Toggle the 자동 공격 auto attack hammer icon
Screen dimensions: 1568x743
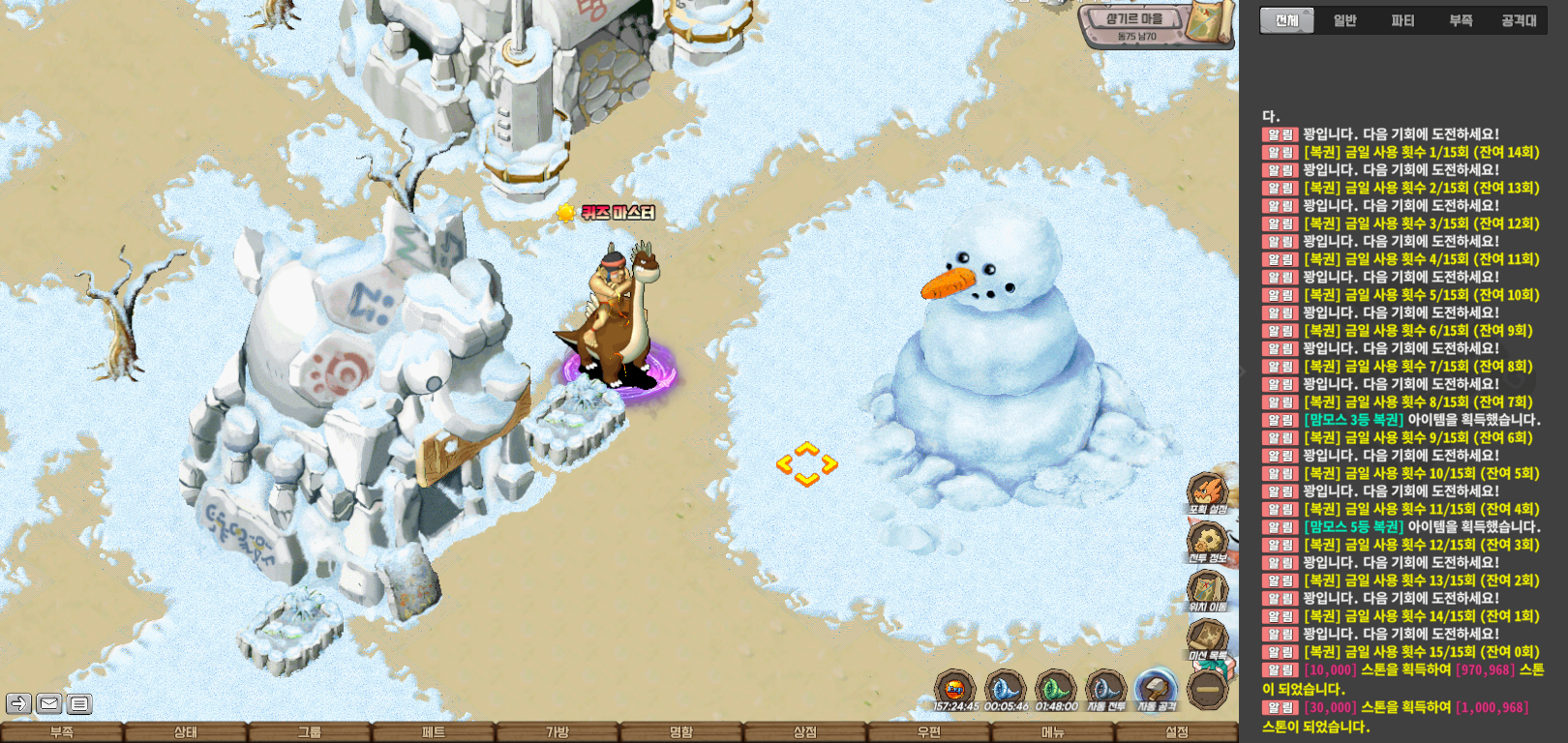click(1156, 691)
